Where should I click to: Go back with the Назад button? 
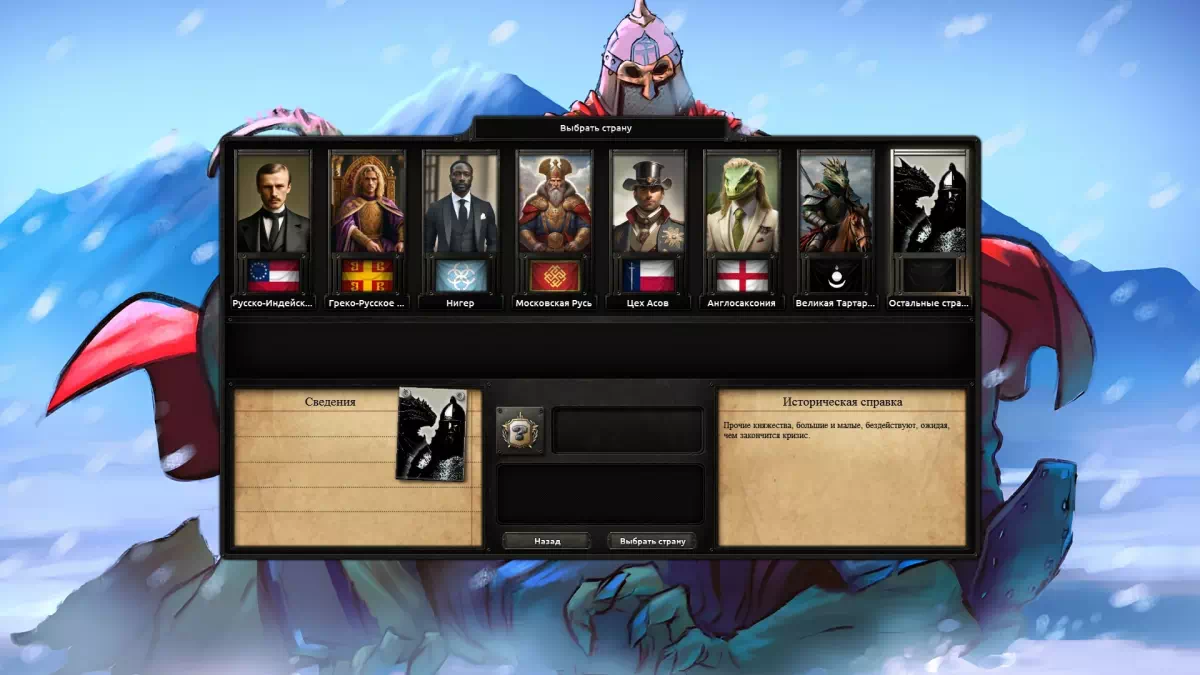[547, 541]
